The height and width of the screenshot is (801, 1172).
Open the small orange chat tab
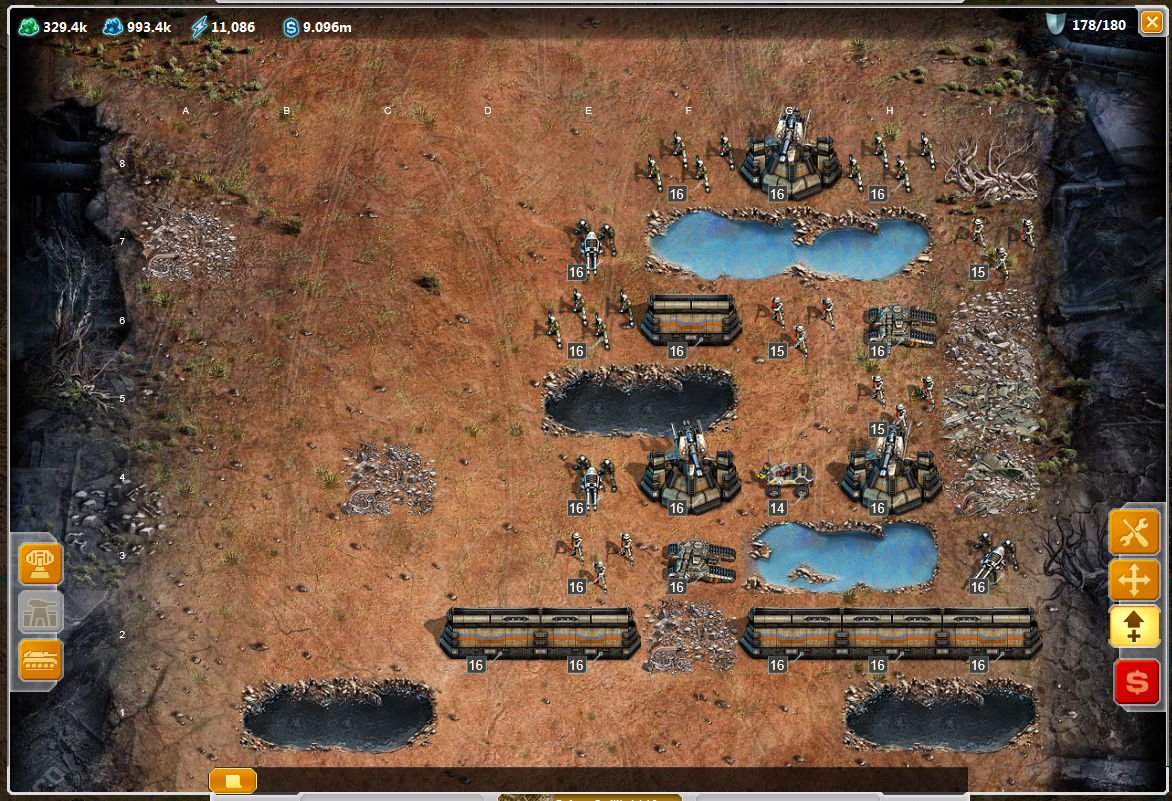233,780
